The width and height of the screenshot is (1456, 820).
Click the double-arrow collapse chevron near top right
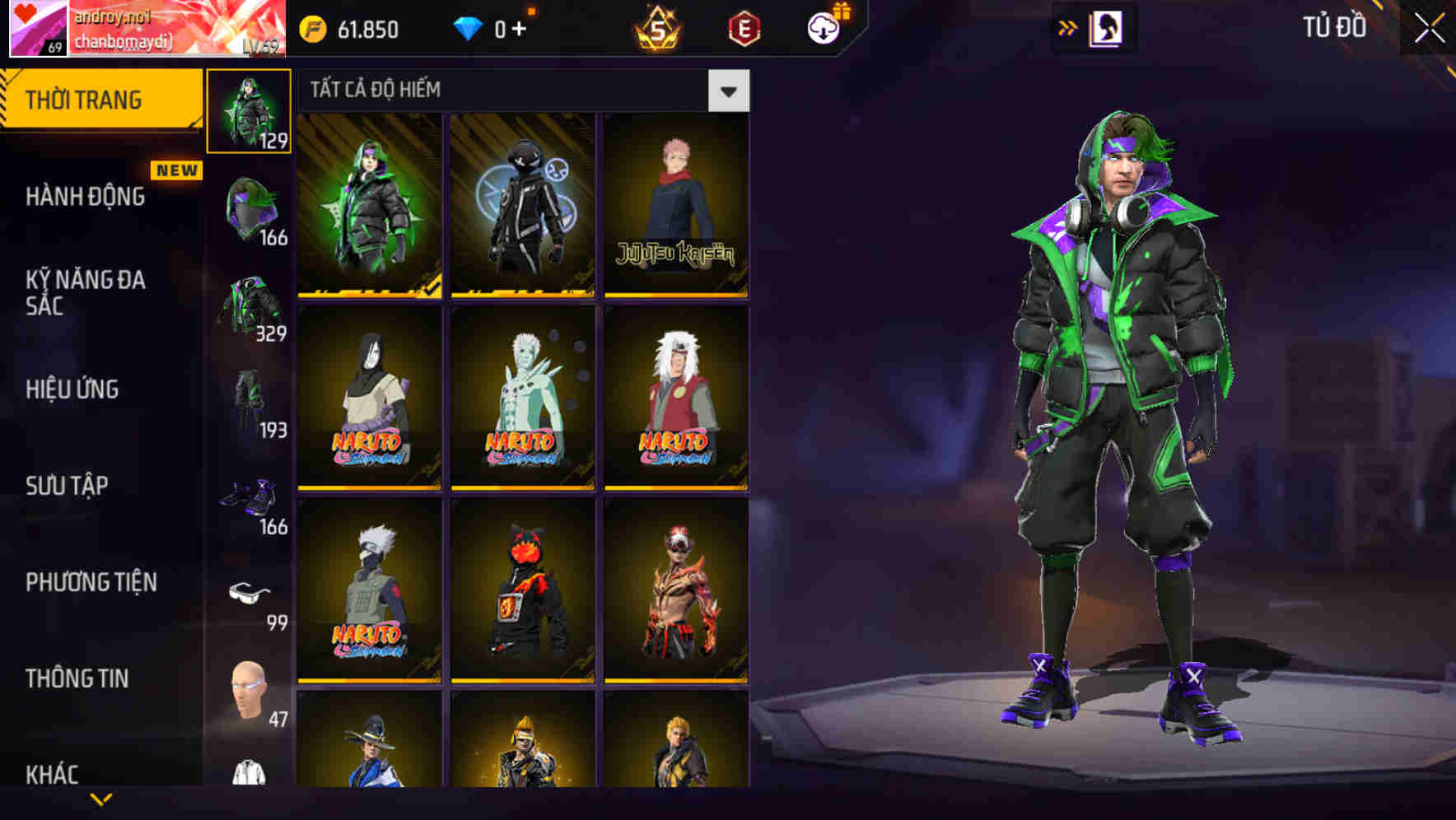tap(1068, 27)
